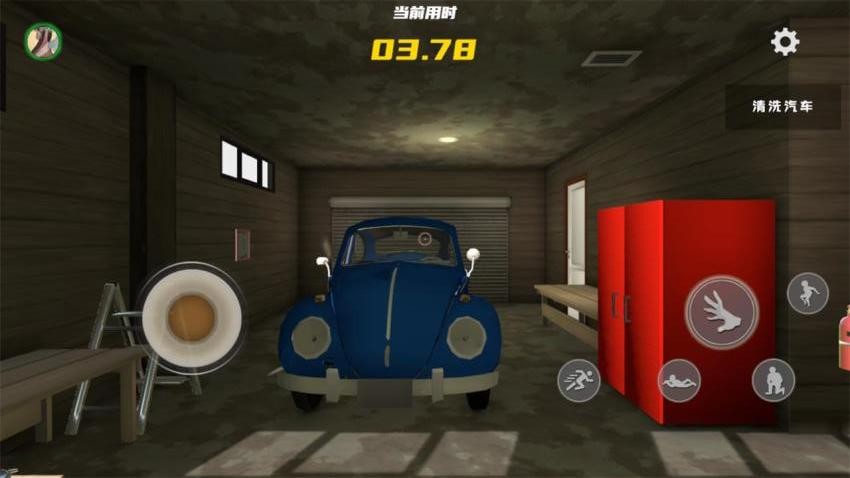850x478 pixels.
Task: Tap the player avatar icon
Action: (x=43, y=41)
